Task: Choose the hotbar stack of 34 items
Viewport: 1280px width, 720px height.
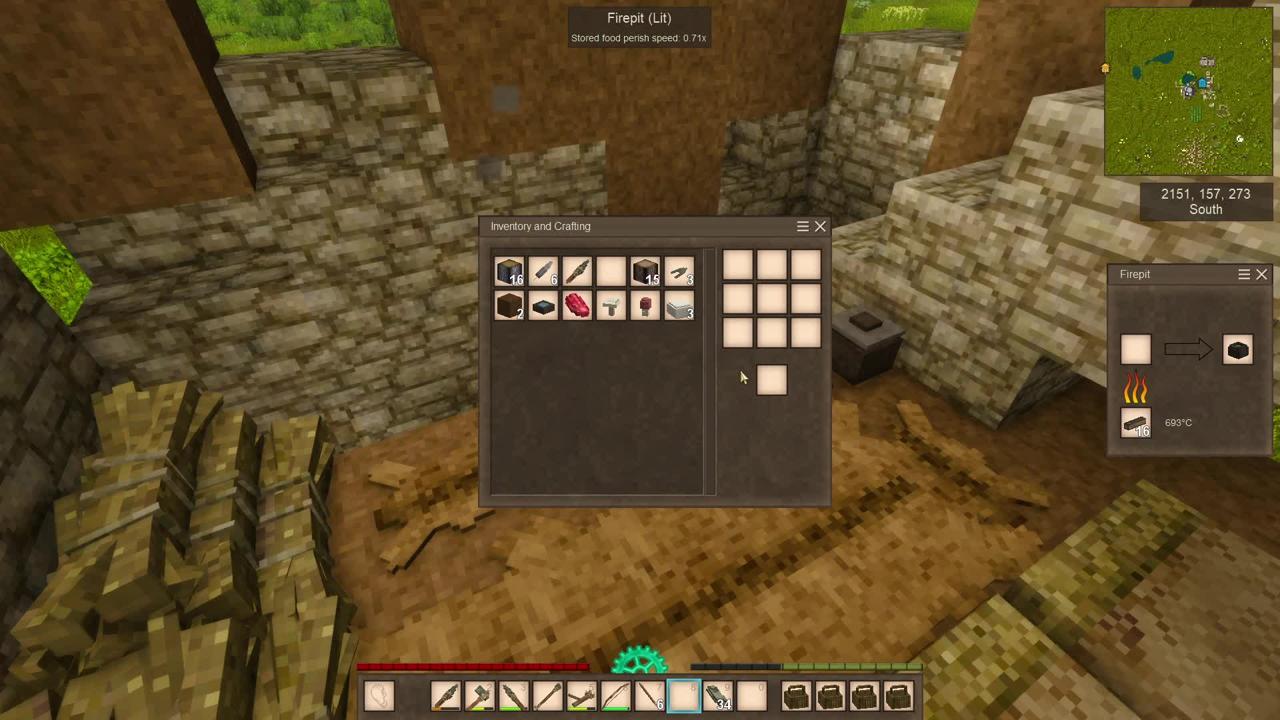Action: tap(718, 696)
